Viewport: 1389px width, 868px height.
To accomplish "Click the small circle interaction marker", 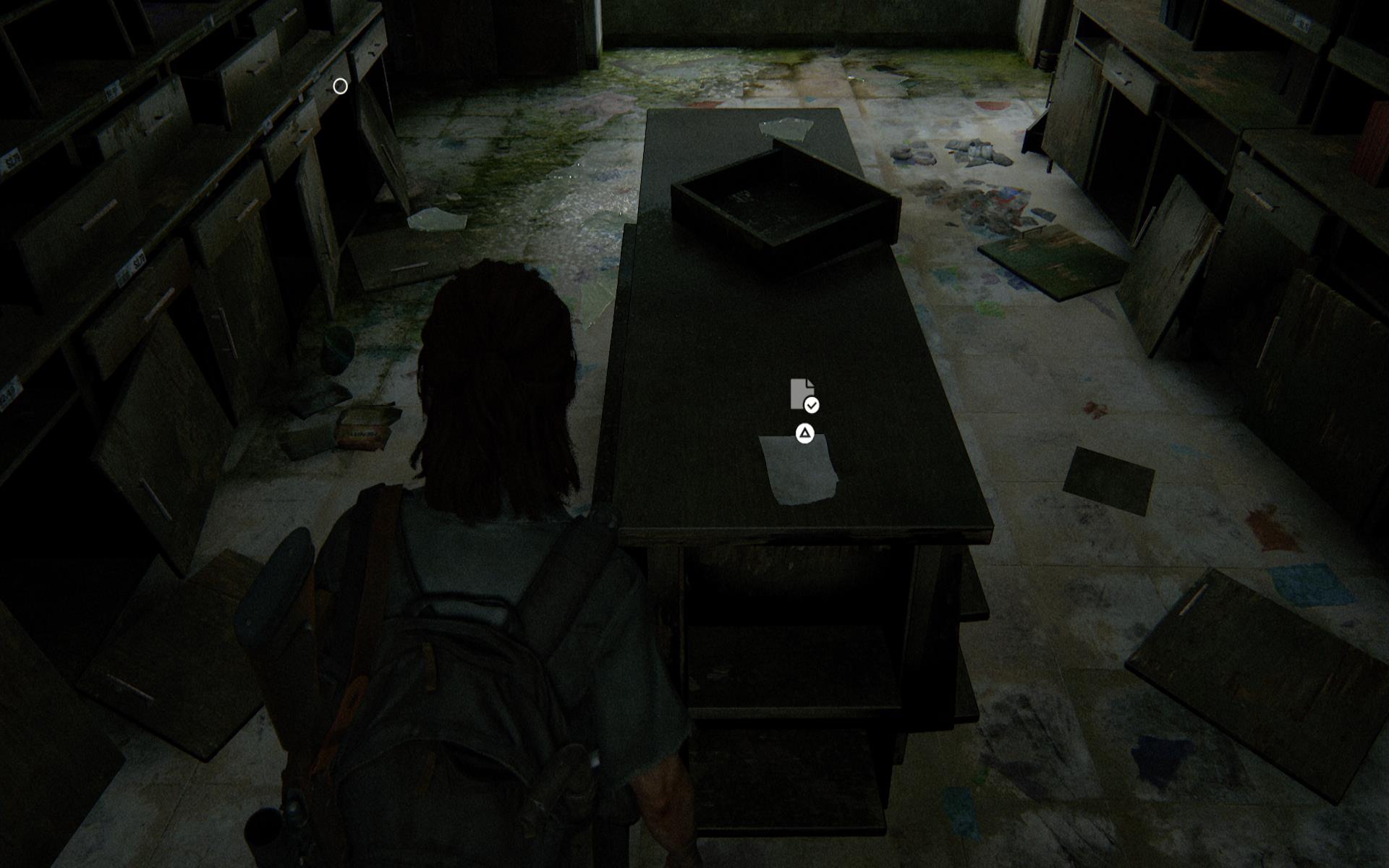I will pos(340,87).
